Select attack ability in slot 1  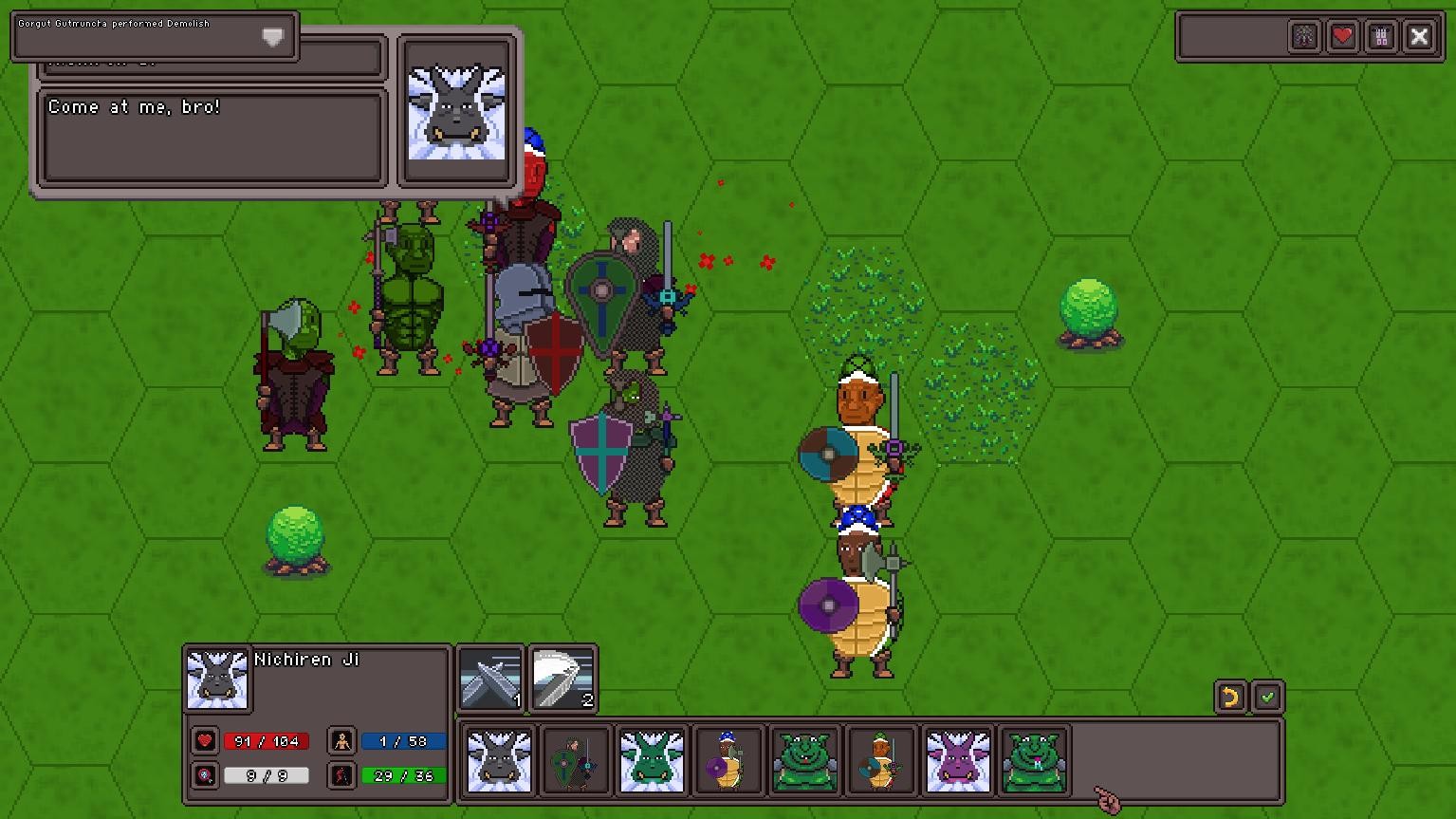(x=489, y=676)
